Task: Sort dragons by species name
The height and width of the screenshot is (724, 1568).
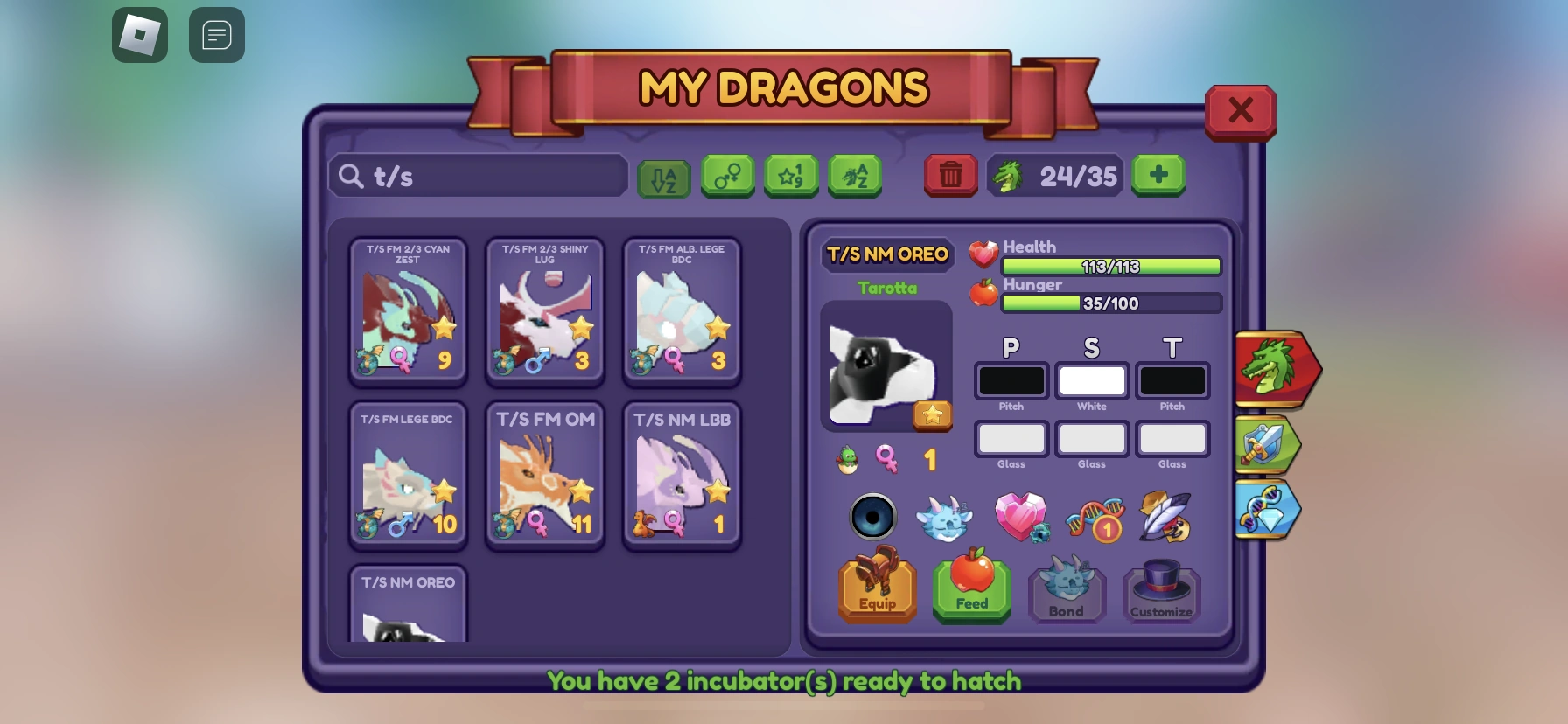Action: pos(855,176)
